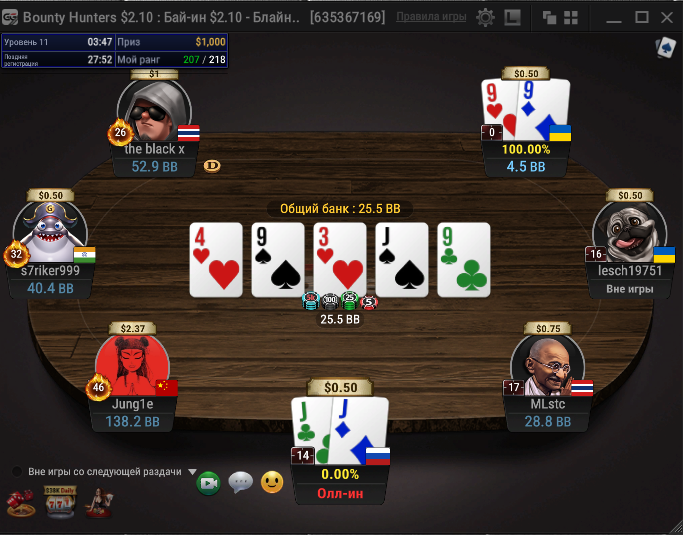Maximize the poker table window
The height and width of the screenshot is (535, 683).
pos(641,17)
